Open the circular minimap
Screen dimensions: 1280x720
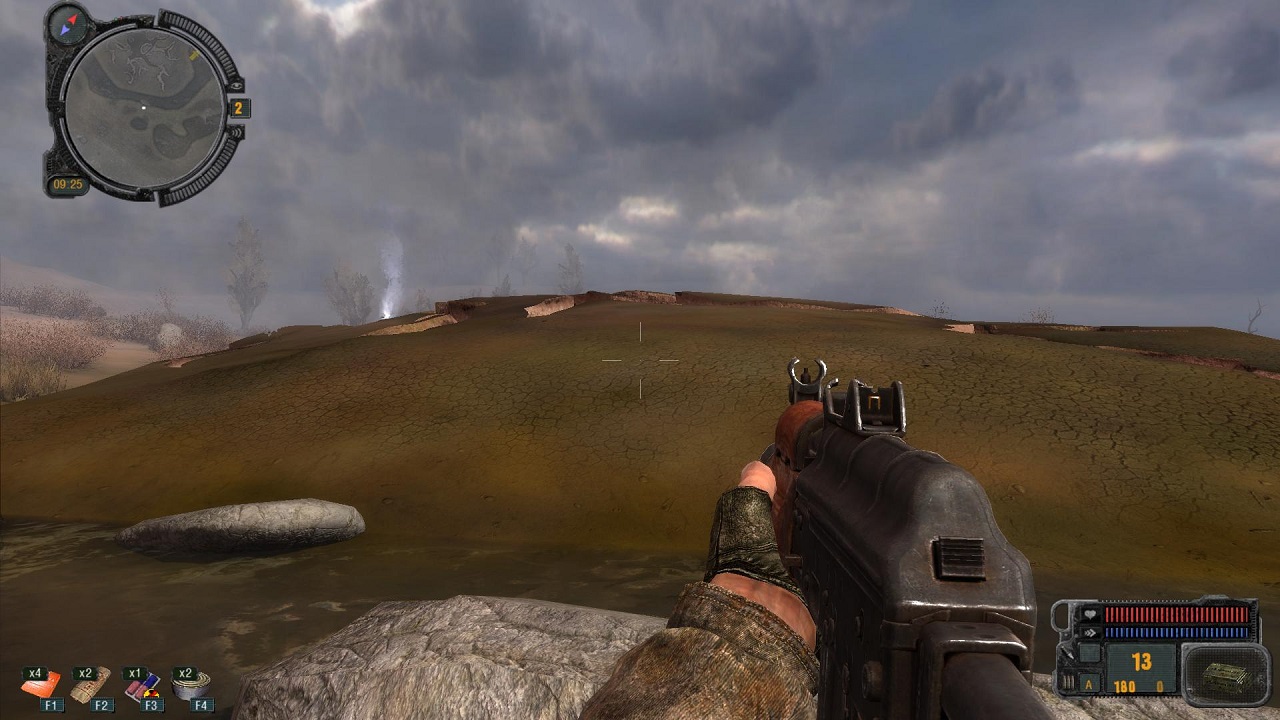143,107
